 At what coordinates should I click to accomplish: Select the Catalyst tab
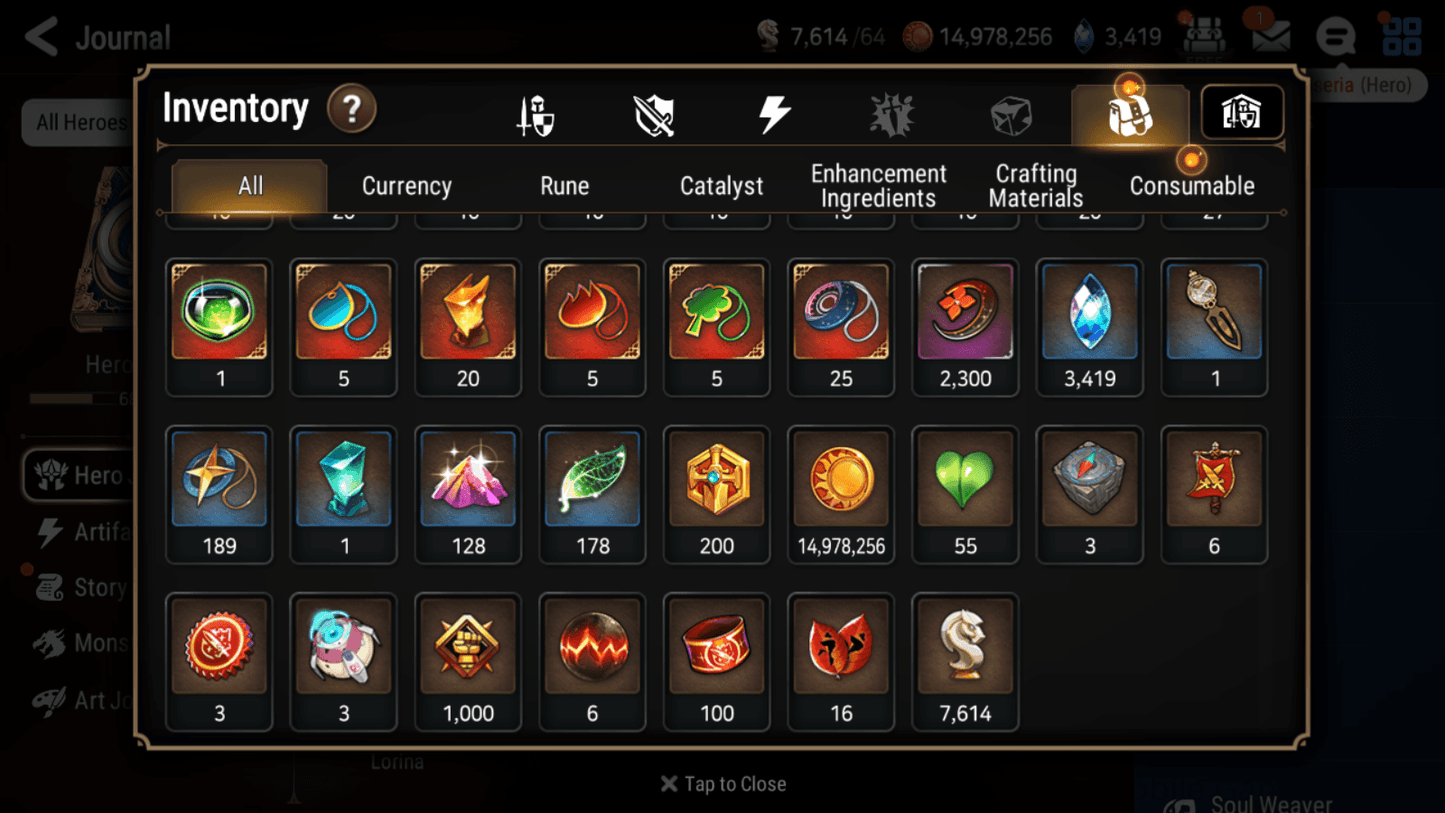[722, 185]
